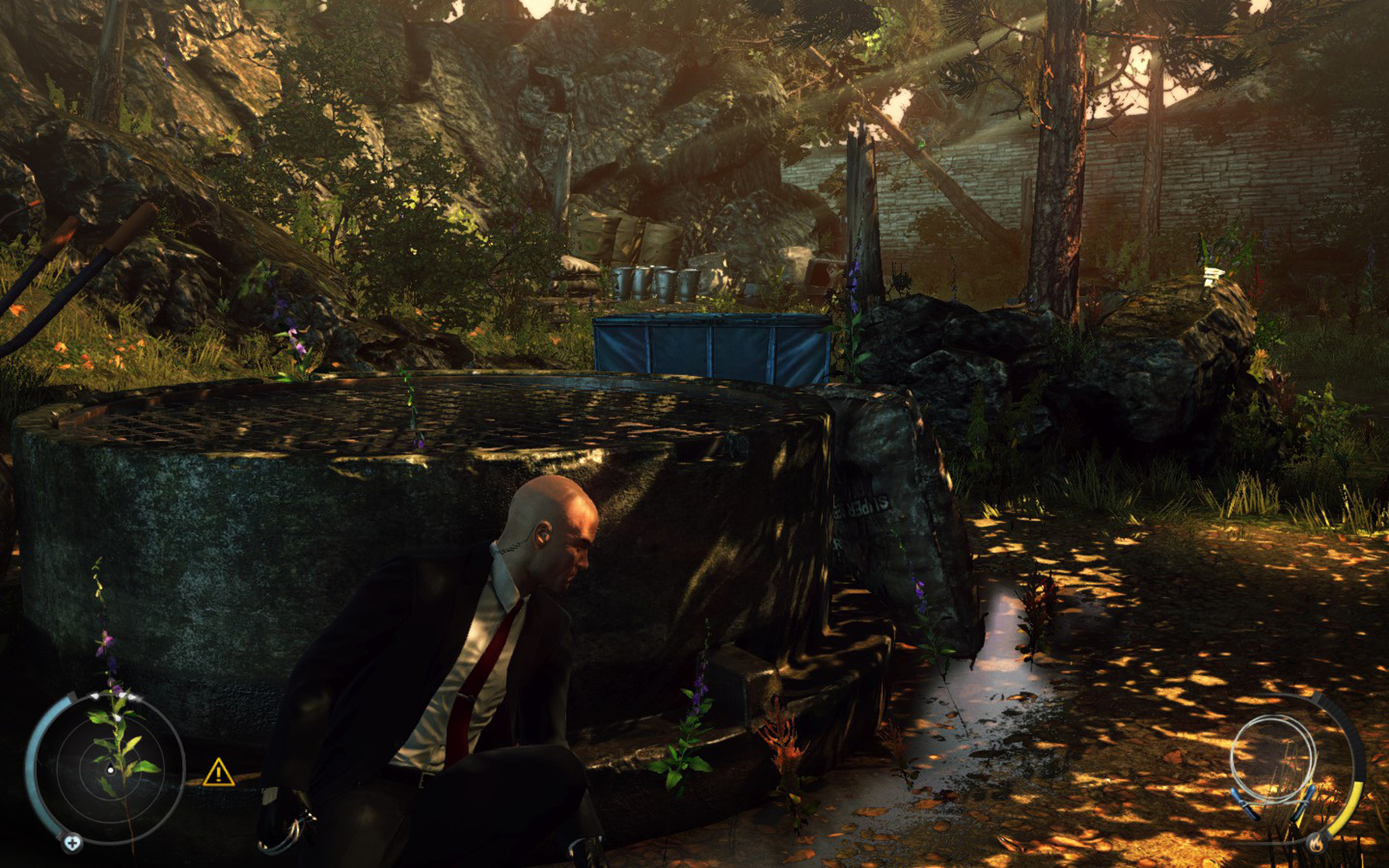Image resolution: width=1389 pixels, height=868 pixels.
Task: Click a white enemy blip atop the minimap ring
Action: click(95, 696)
